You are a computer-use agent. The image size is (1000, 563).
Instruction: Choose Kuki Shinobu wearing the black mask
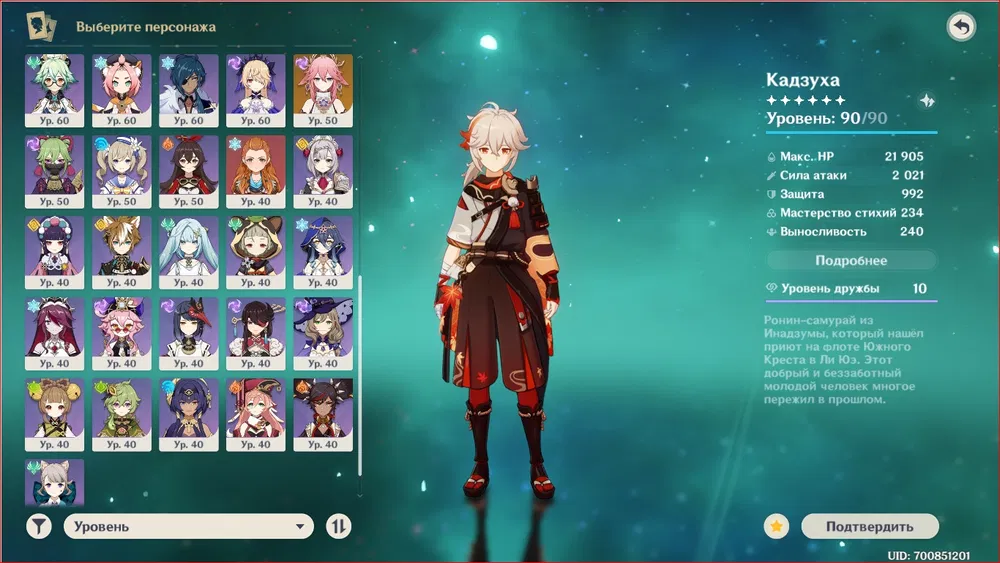54,170
